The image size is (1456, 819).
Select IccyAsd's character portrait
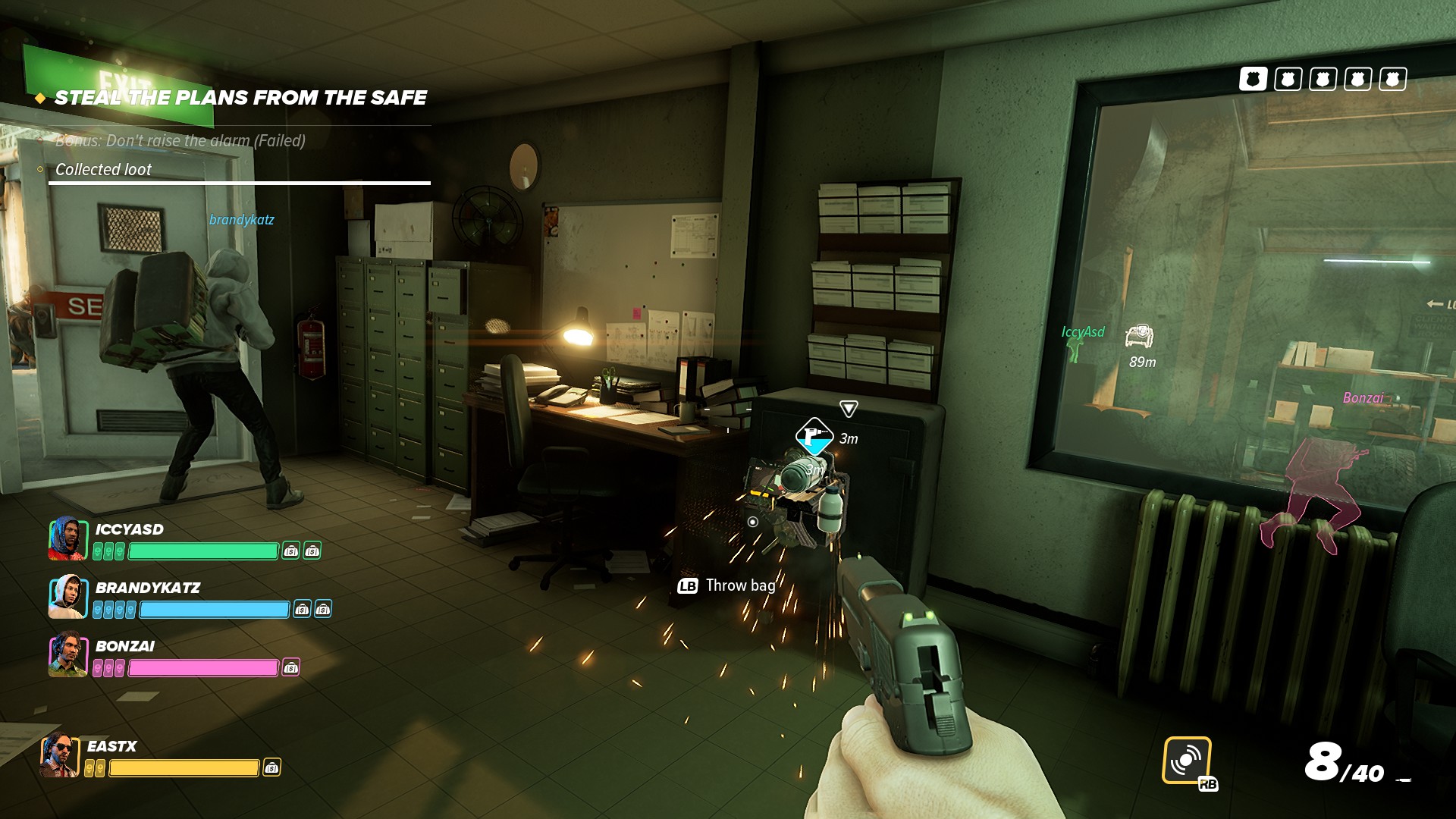[67, 538]
